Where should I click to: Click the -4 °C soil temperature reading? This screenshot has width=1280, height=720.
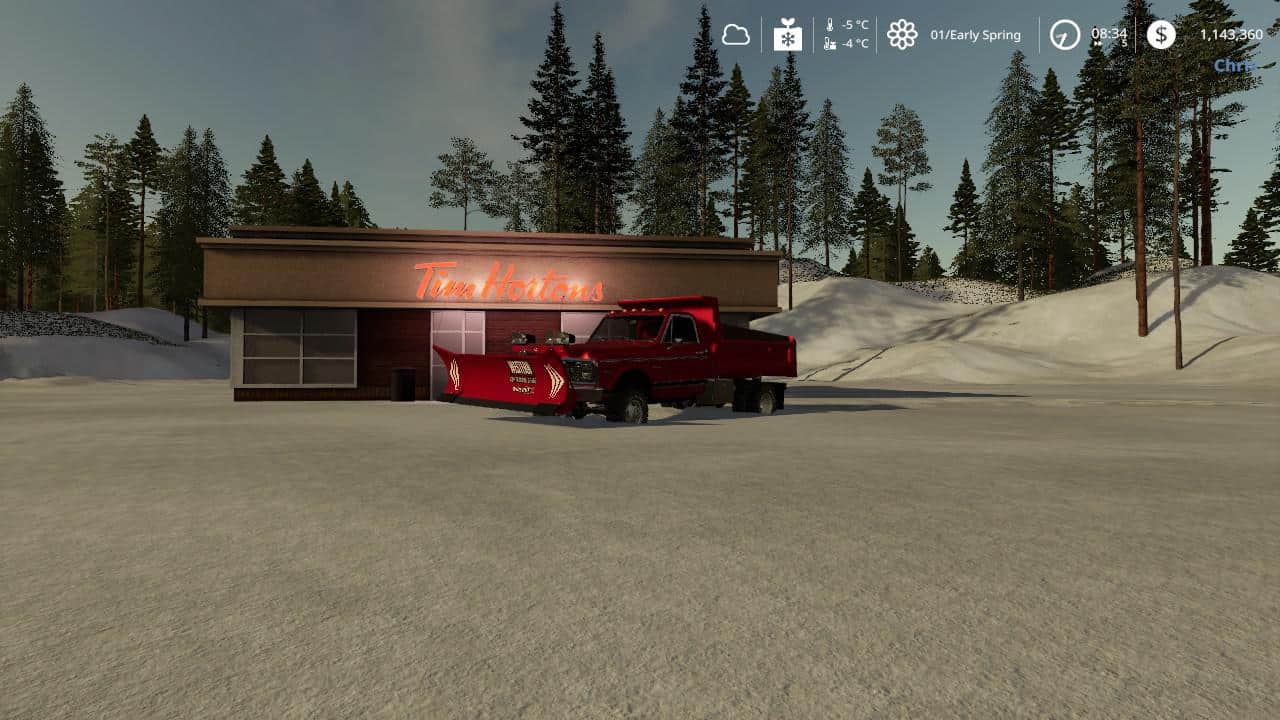coord(853,44)
